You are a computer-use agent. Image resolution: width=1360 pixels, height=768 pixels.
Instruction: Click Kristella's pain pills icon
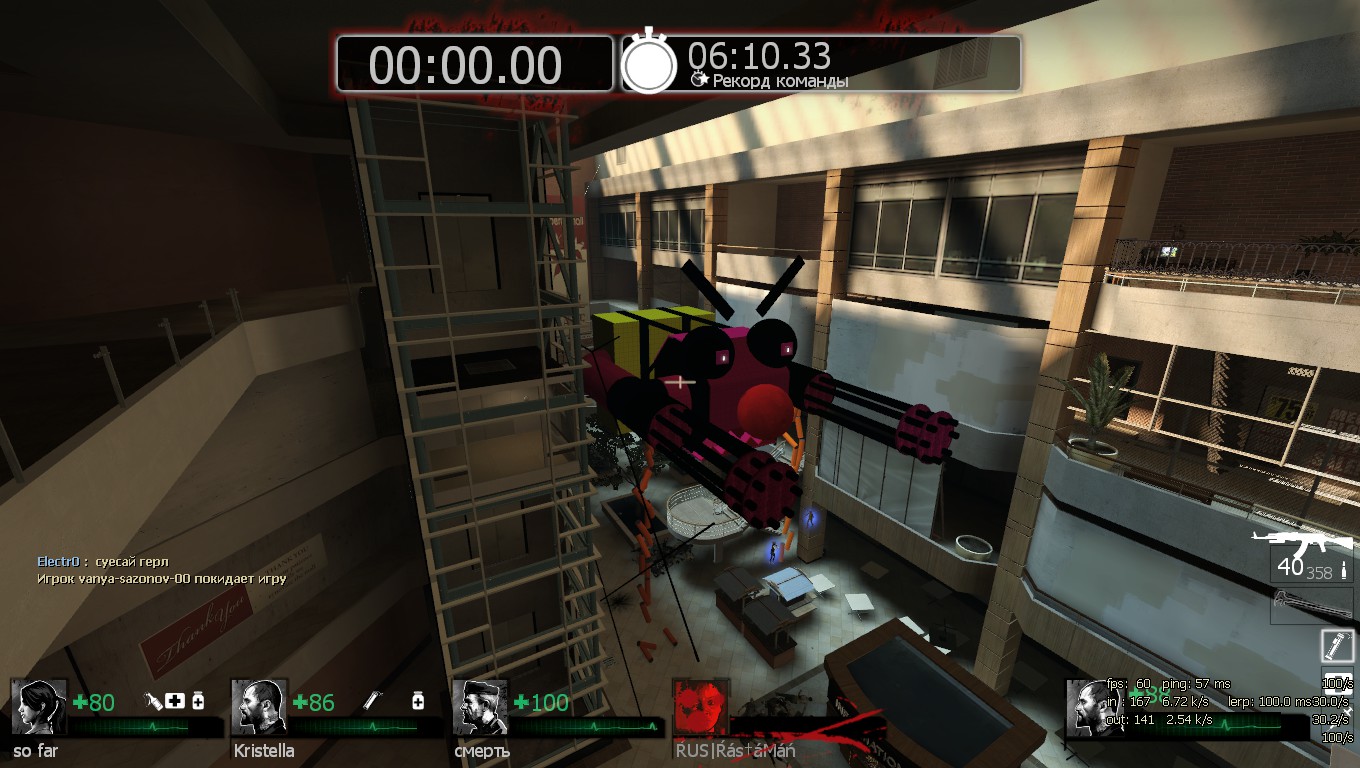pyautogui.click(x=418, y=702)
